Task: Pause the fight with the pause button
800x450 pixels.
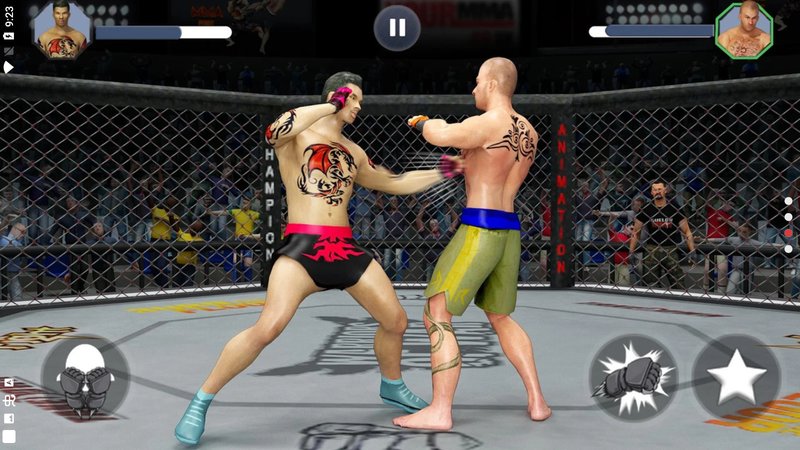Action: click(x=397, y=28)
